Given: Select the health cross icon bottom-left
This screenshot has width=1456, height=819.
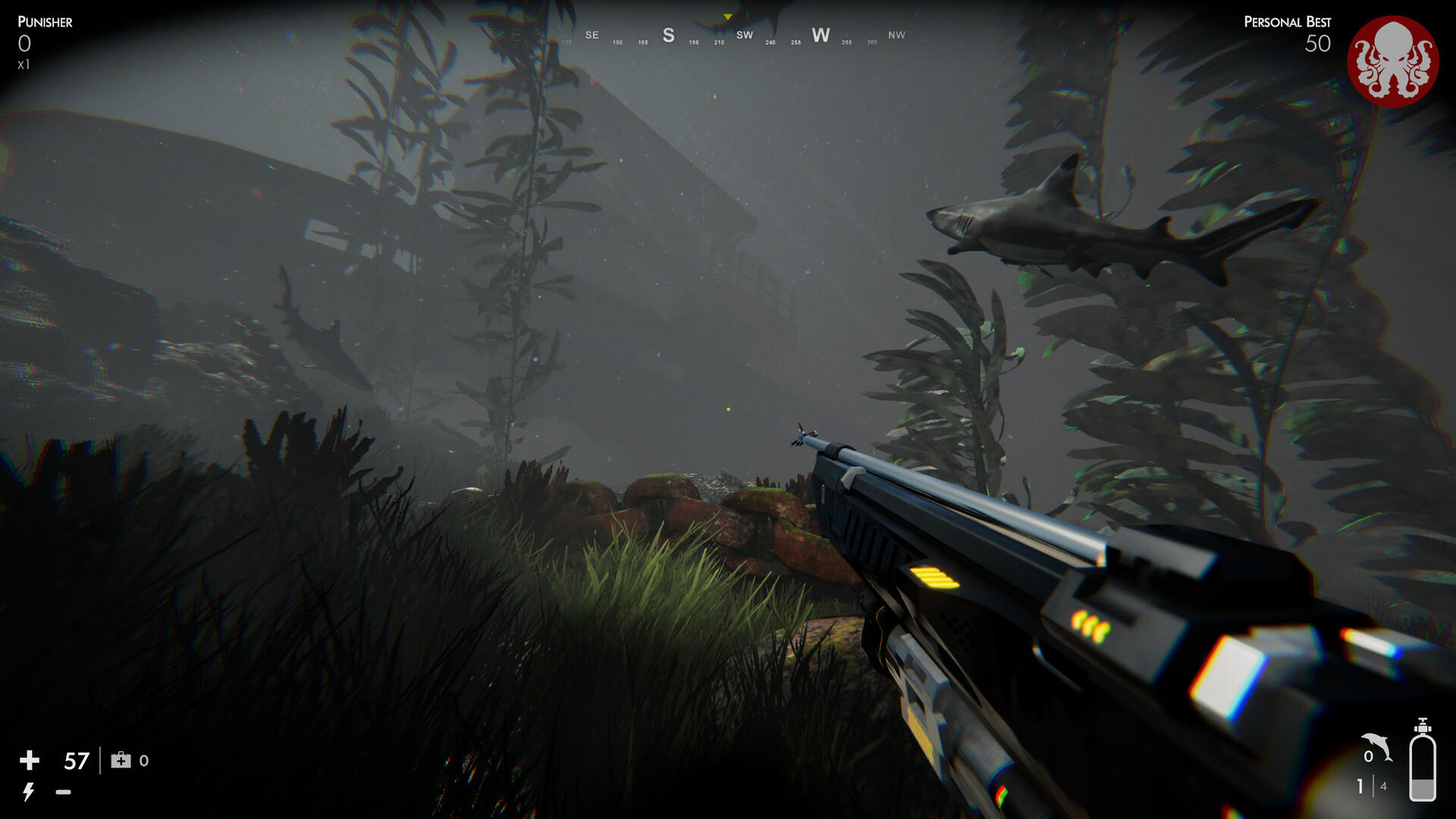Looking at the screenshot, I should (30, 761).
